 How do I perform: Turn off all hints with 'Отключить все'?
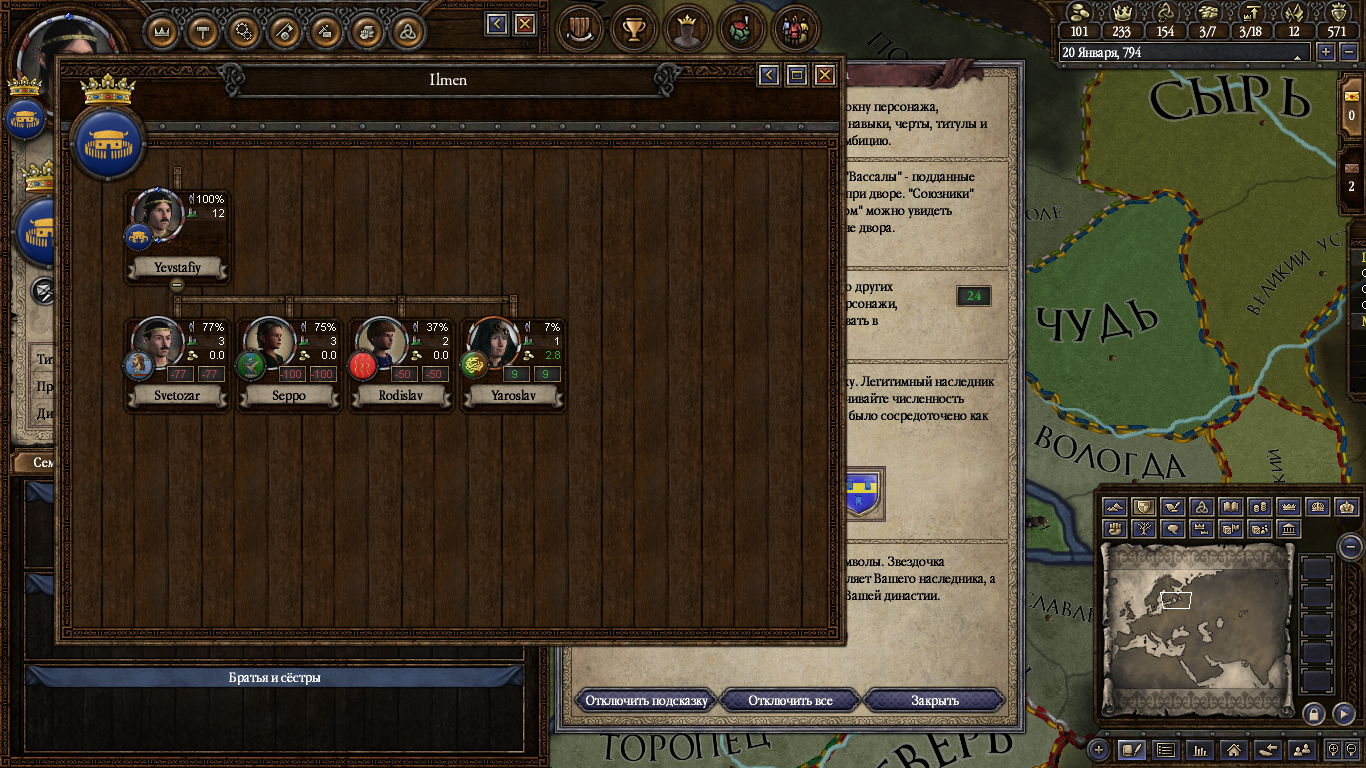click(x=790, y=700)
